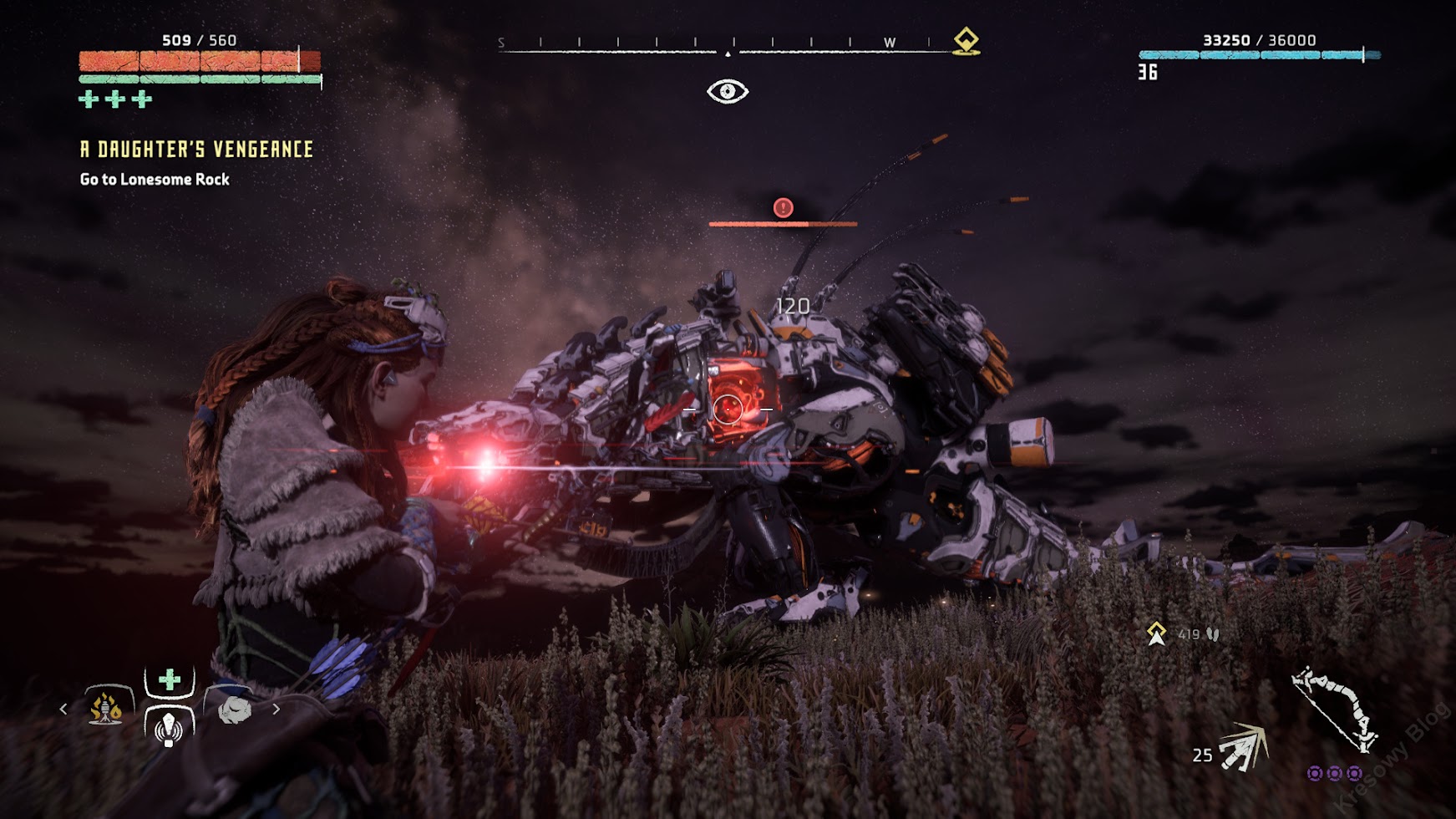The width and height of the screenshot is (1456, 819).
Task: Activate the lure call tool slot
Action: (x=169, y=727)
